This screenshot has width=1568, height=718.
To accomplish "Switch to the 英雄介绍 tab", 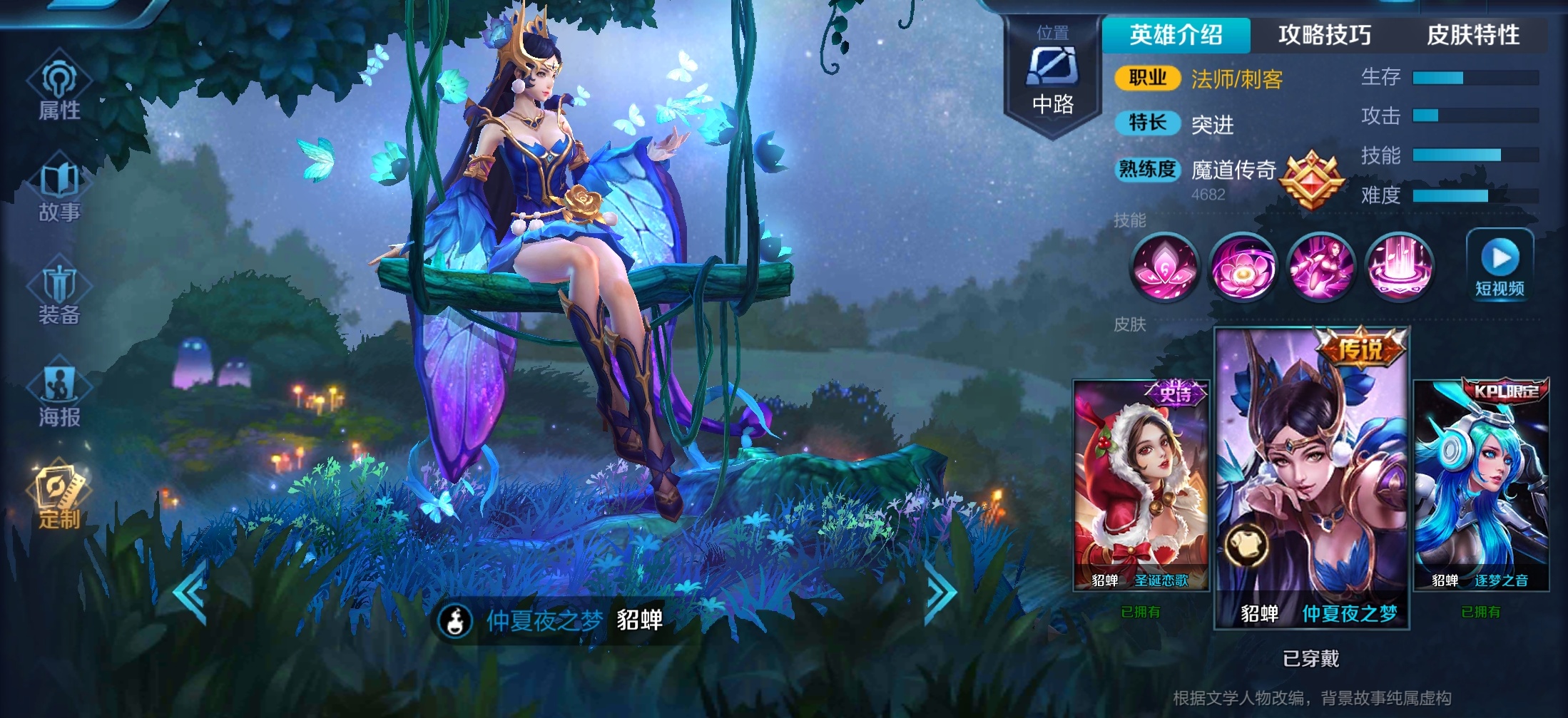I will click(x=1176, y=35).
